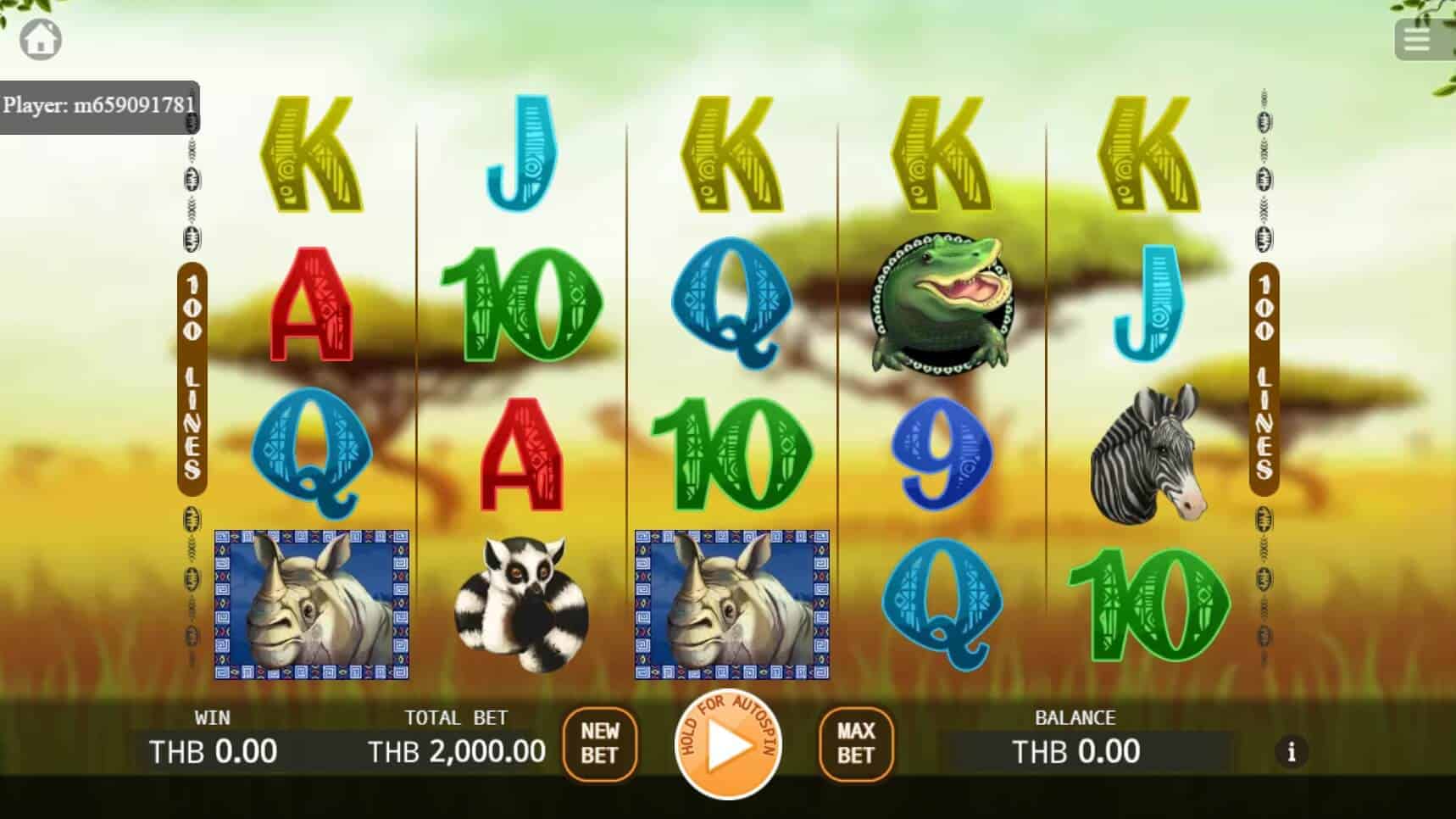Click the WIN amount display
The image size is (1456, 819).
212,751
